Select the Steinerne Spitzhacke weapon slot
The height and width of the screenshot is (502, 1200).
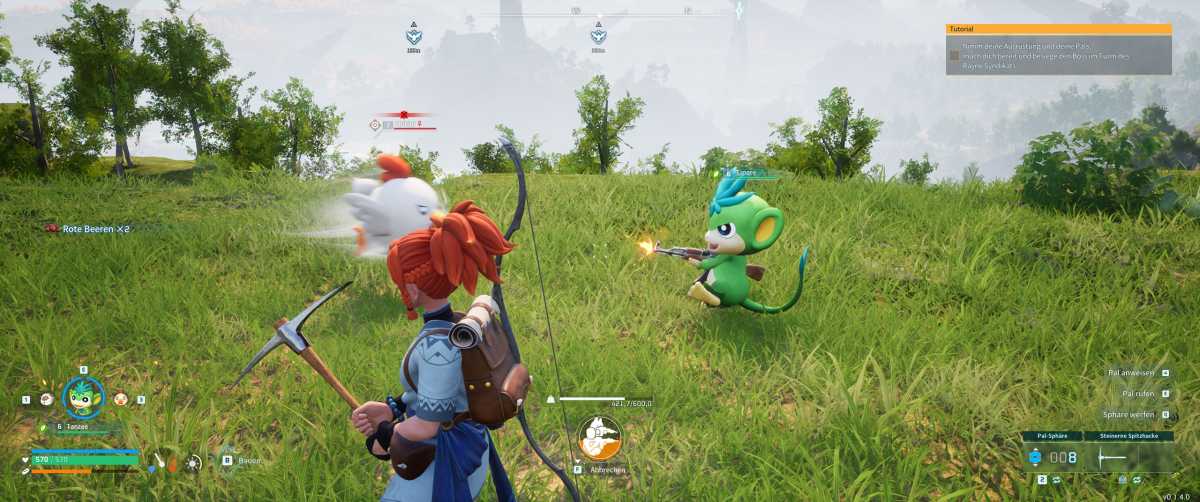pyautogui.click(x=1135, y=457)
